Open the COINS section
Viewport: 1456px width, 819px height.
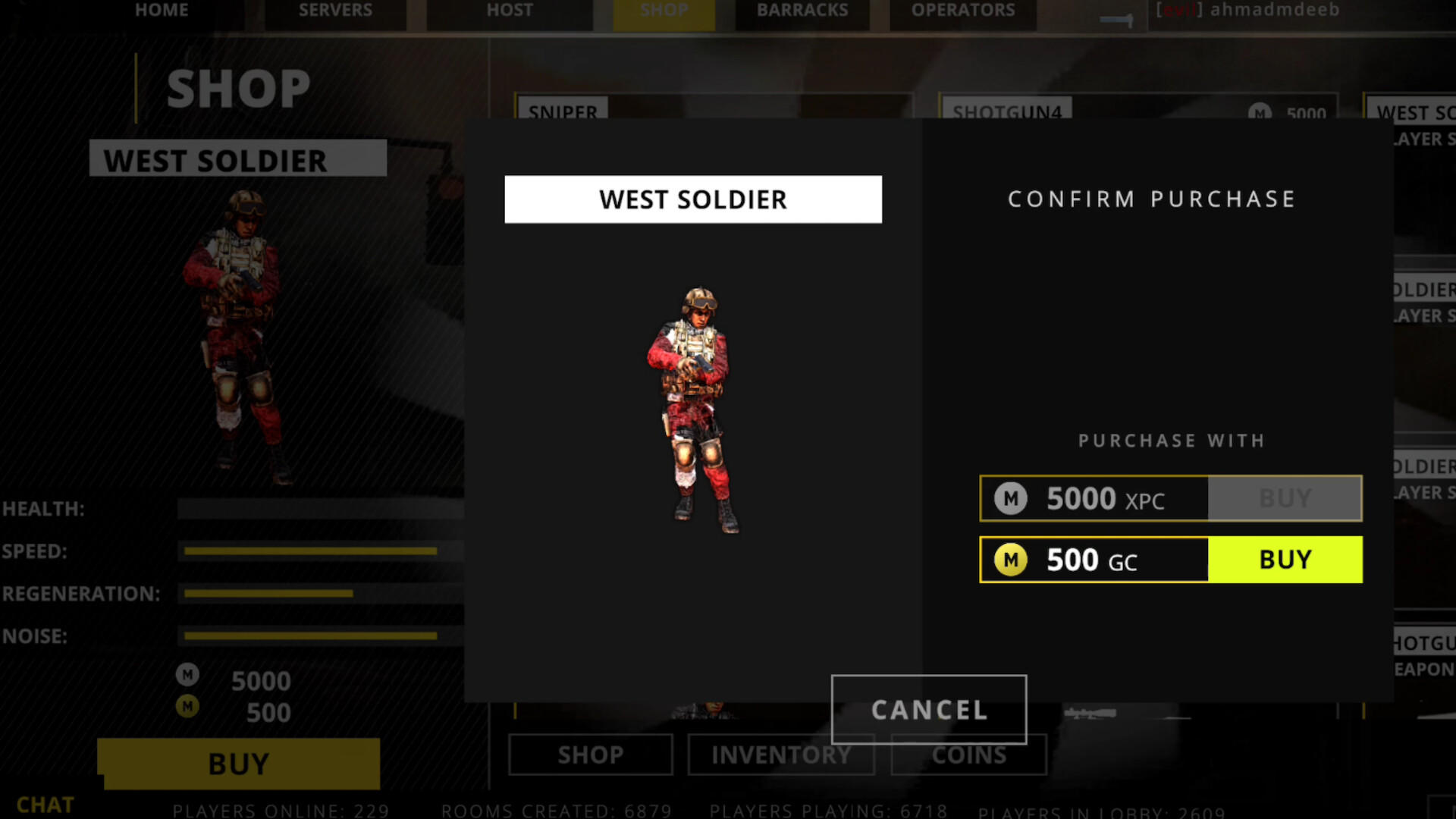[x=968, y=755]
